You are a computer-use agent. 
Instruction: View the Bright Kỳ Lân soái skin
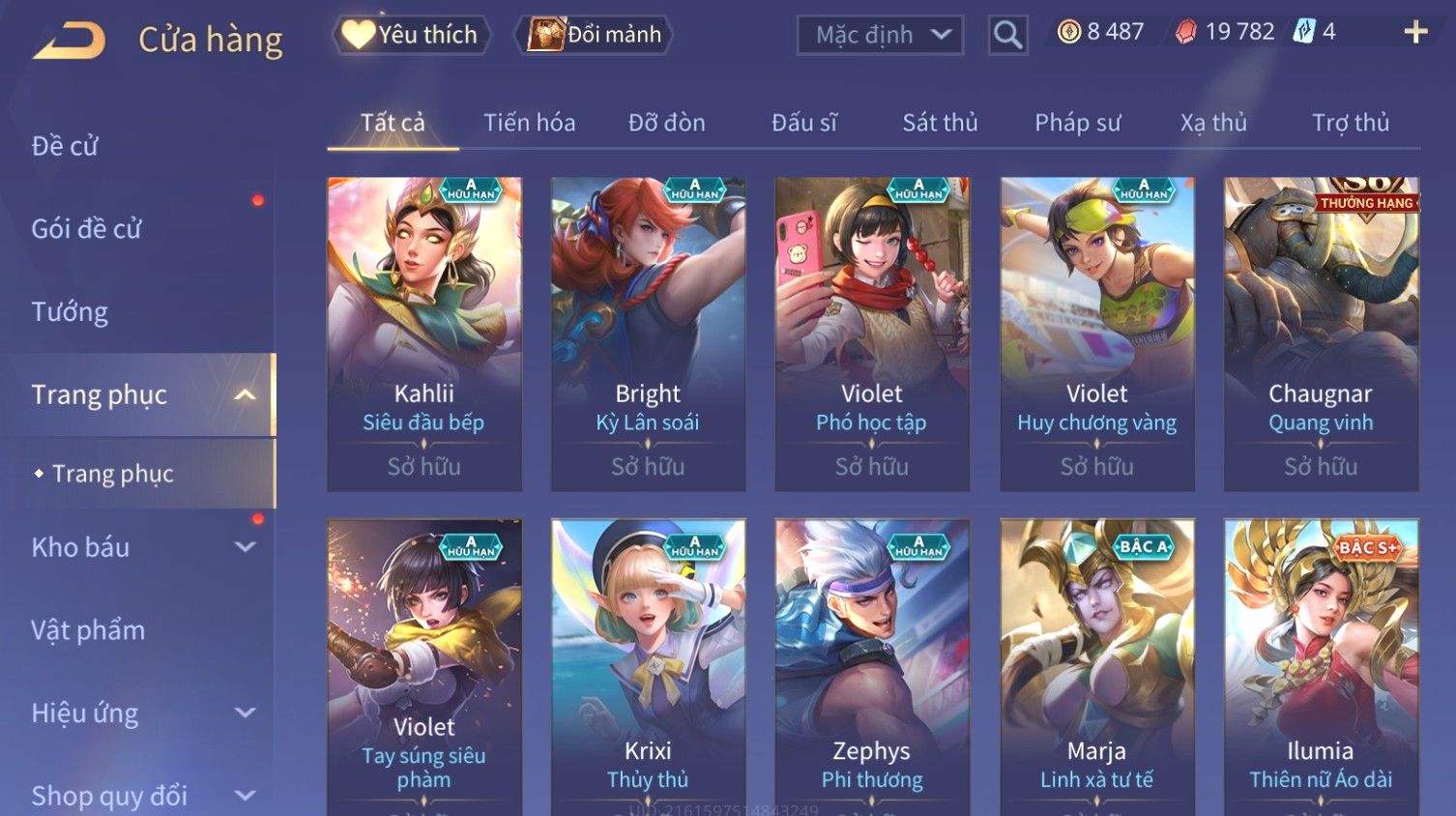[x=648, y=334]
